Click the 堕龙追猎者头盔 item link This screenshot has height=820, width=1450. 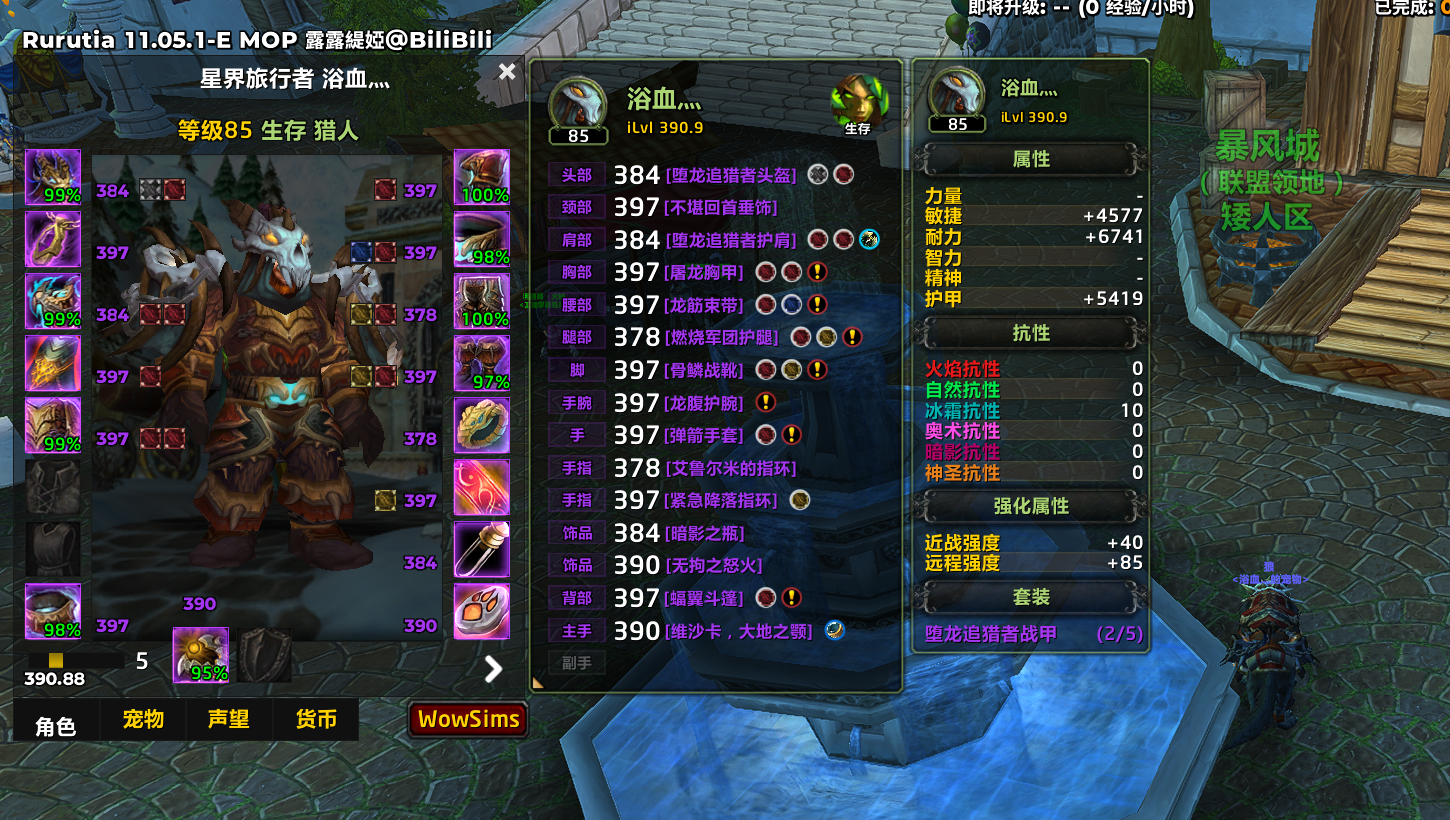pyautogui.click(x=731, y=175)
